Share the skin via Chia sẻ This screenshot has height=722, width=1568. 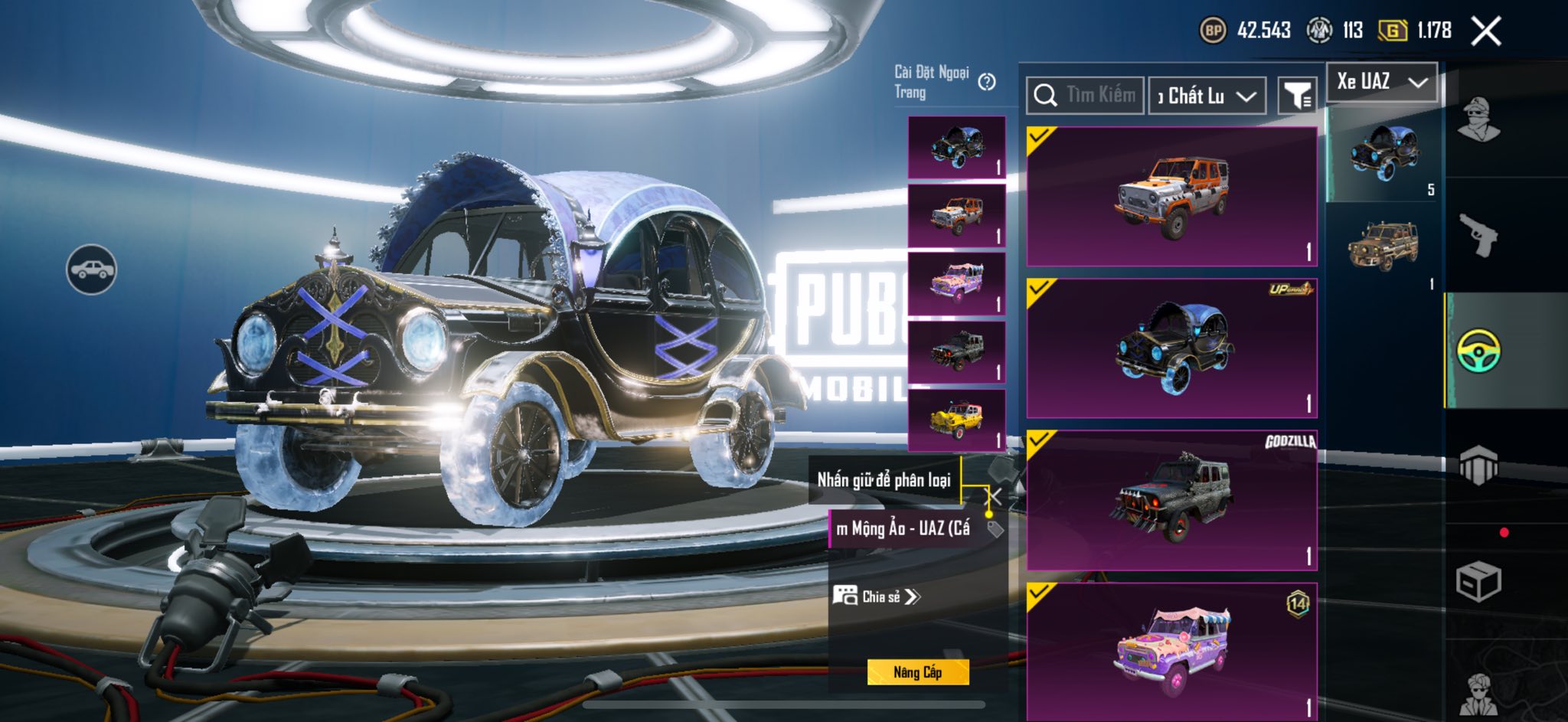click(x=876, y=596)
